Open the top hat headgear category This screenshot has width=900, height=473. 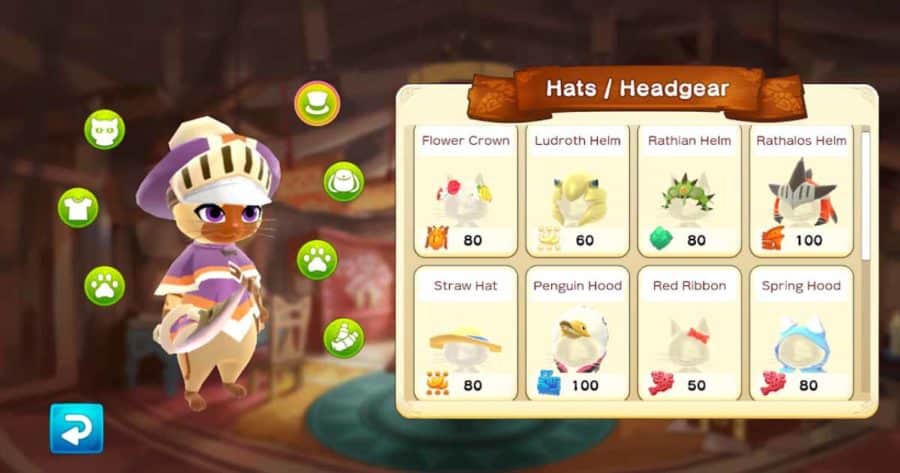pyautogui.click(x=318, y=103)
